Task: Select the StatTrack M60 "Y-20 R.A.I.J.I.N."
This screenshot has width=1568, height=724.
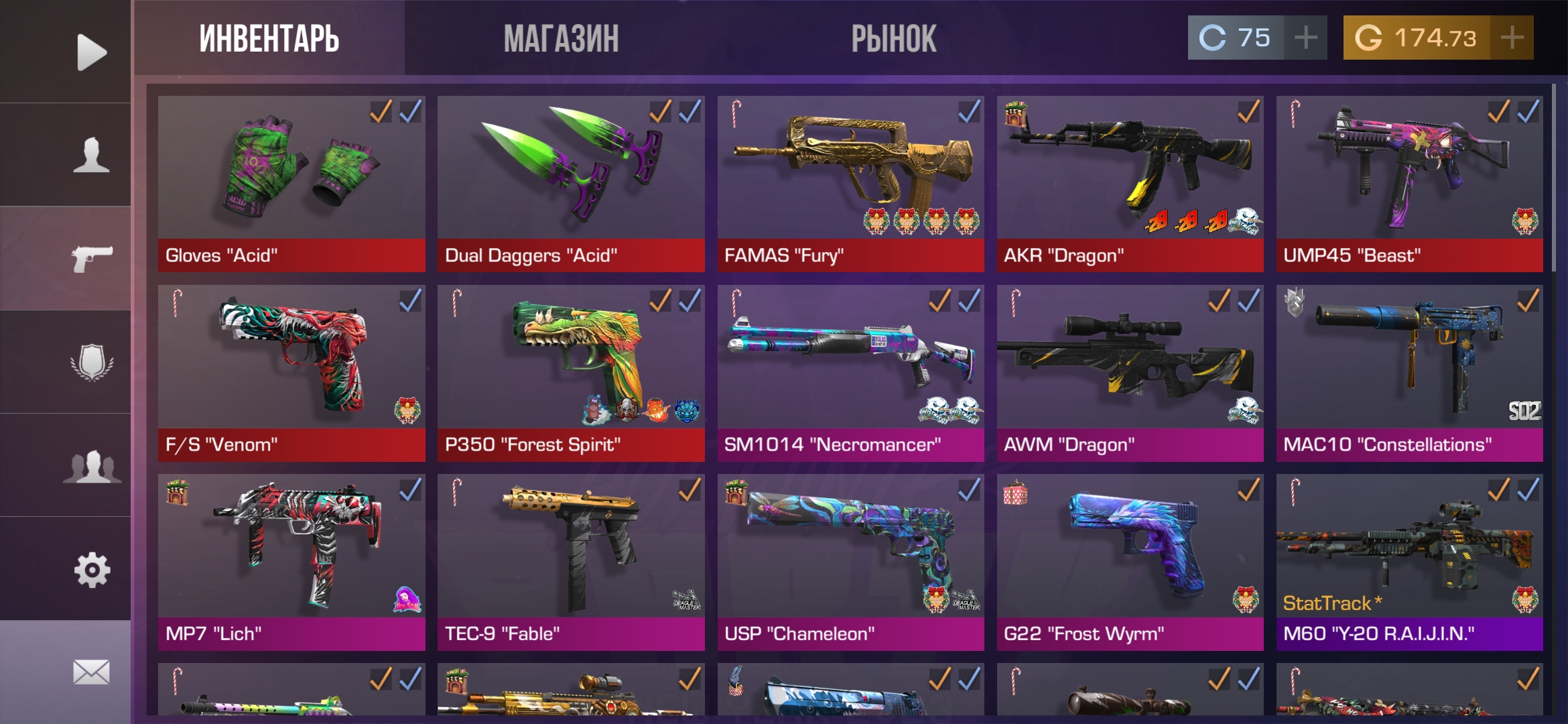Action: tap(1409, 562)
